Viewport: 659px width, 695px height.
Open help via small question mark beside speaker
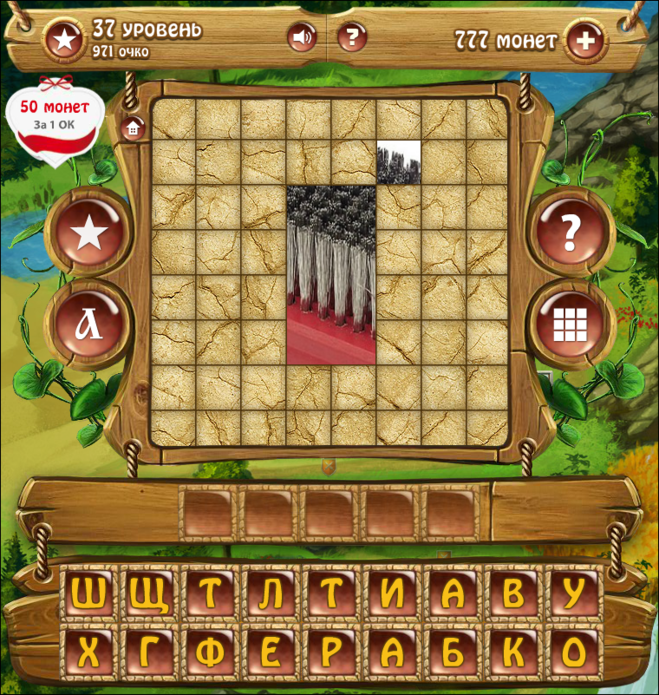pyautogui.click(x=351, y=38)
